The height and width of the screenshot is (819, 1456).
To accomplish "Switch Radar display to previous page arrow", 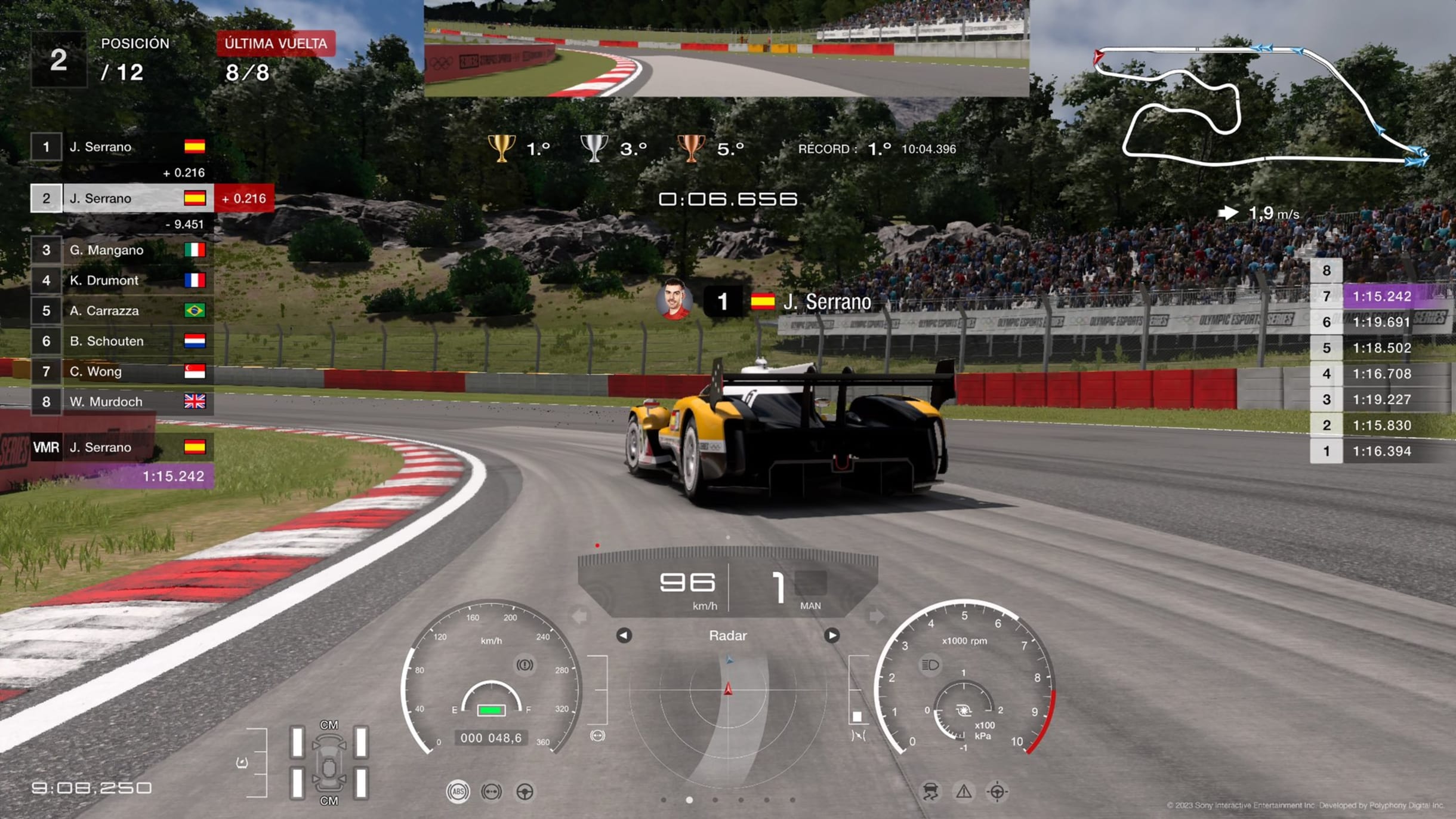I will 624,635.
